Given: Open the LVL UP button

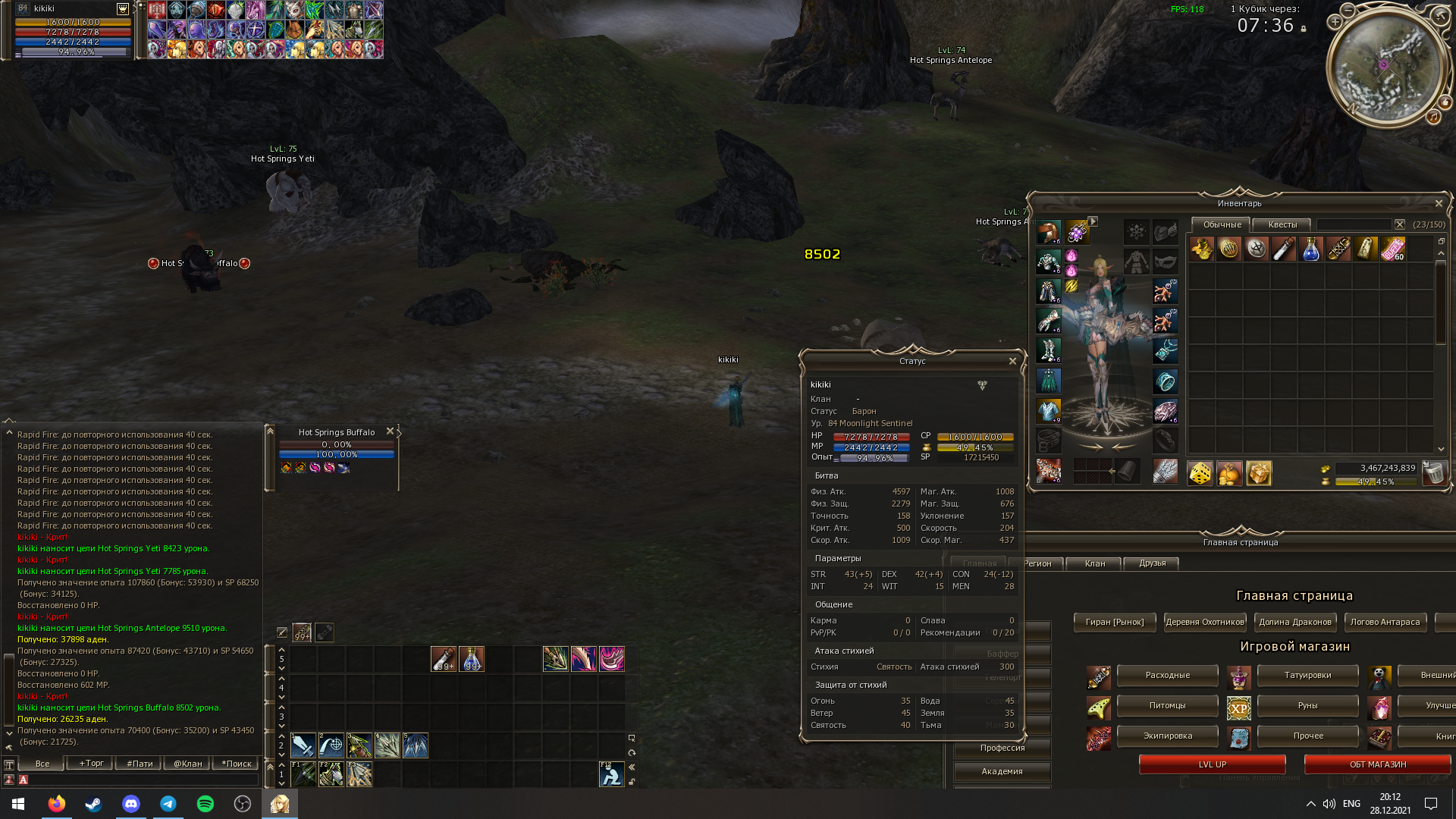Looking at the screenshot, I should click(1212, 764).
